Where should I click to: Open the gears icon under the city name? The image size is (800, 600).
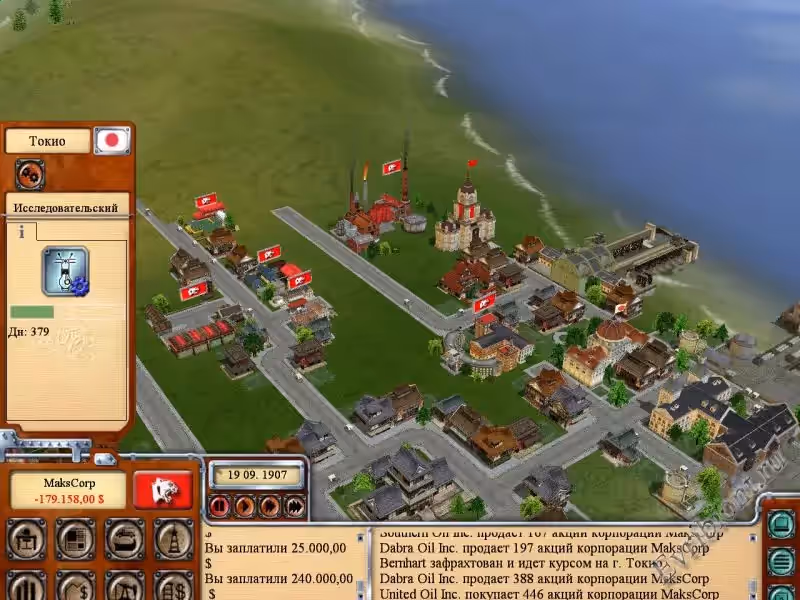pos(29,174)
